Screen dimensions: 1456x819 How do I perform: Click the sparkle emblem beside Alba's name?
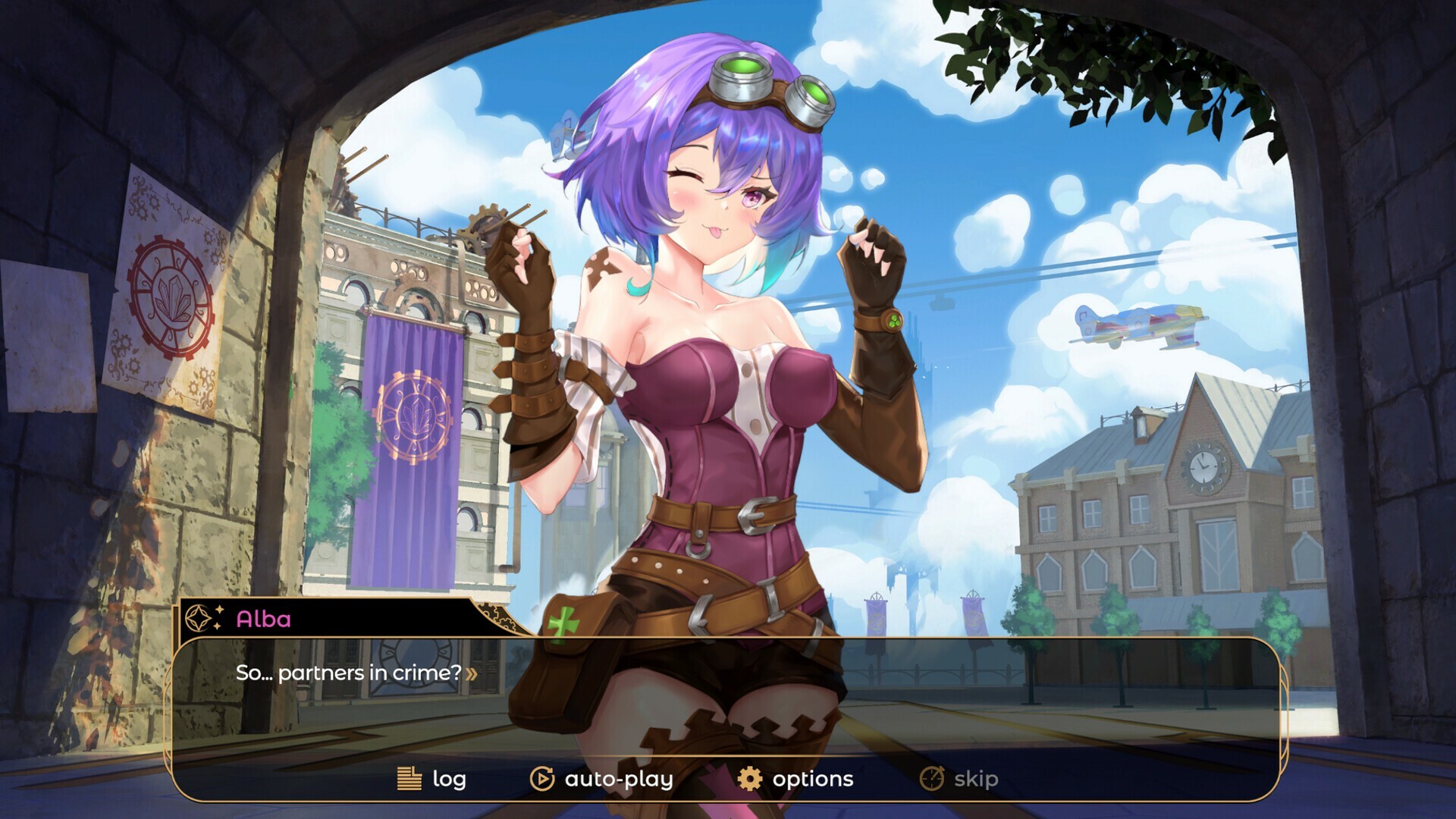point(199,619)
